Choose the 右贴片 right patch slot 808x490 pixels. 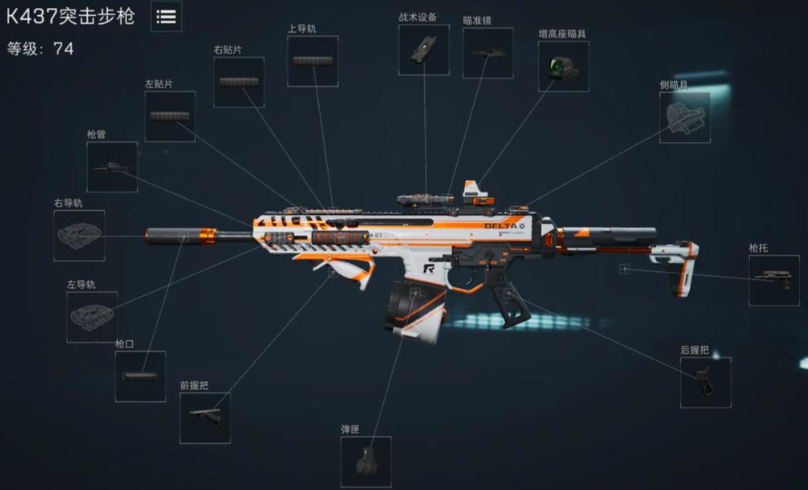pos(239,82)
